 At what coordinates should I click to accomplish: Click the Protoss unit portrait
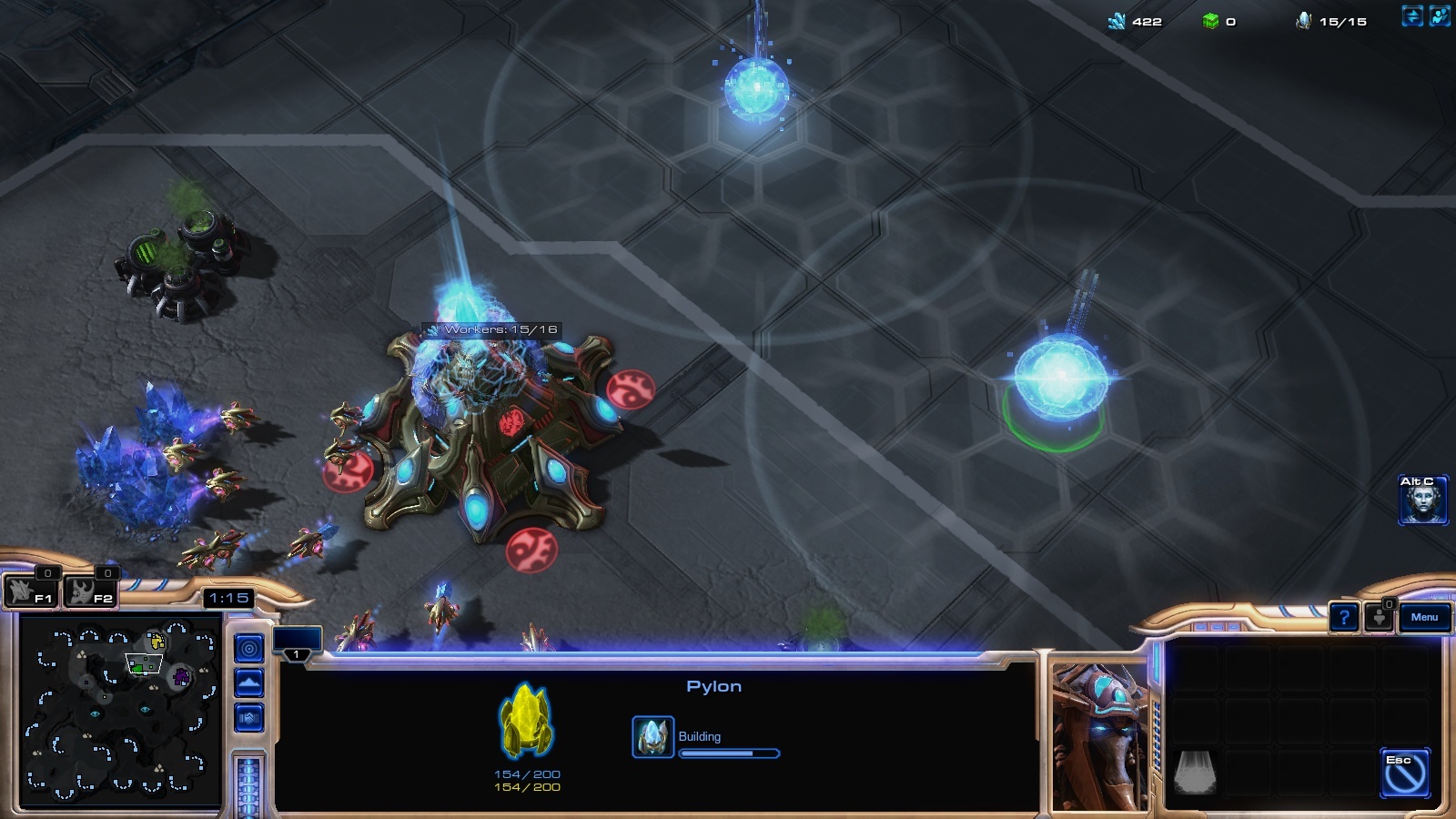1099,737
